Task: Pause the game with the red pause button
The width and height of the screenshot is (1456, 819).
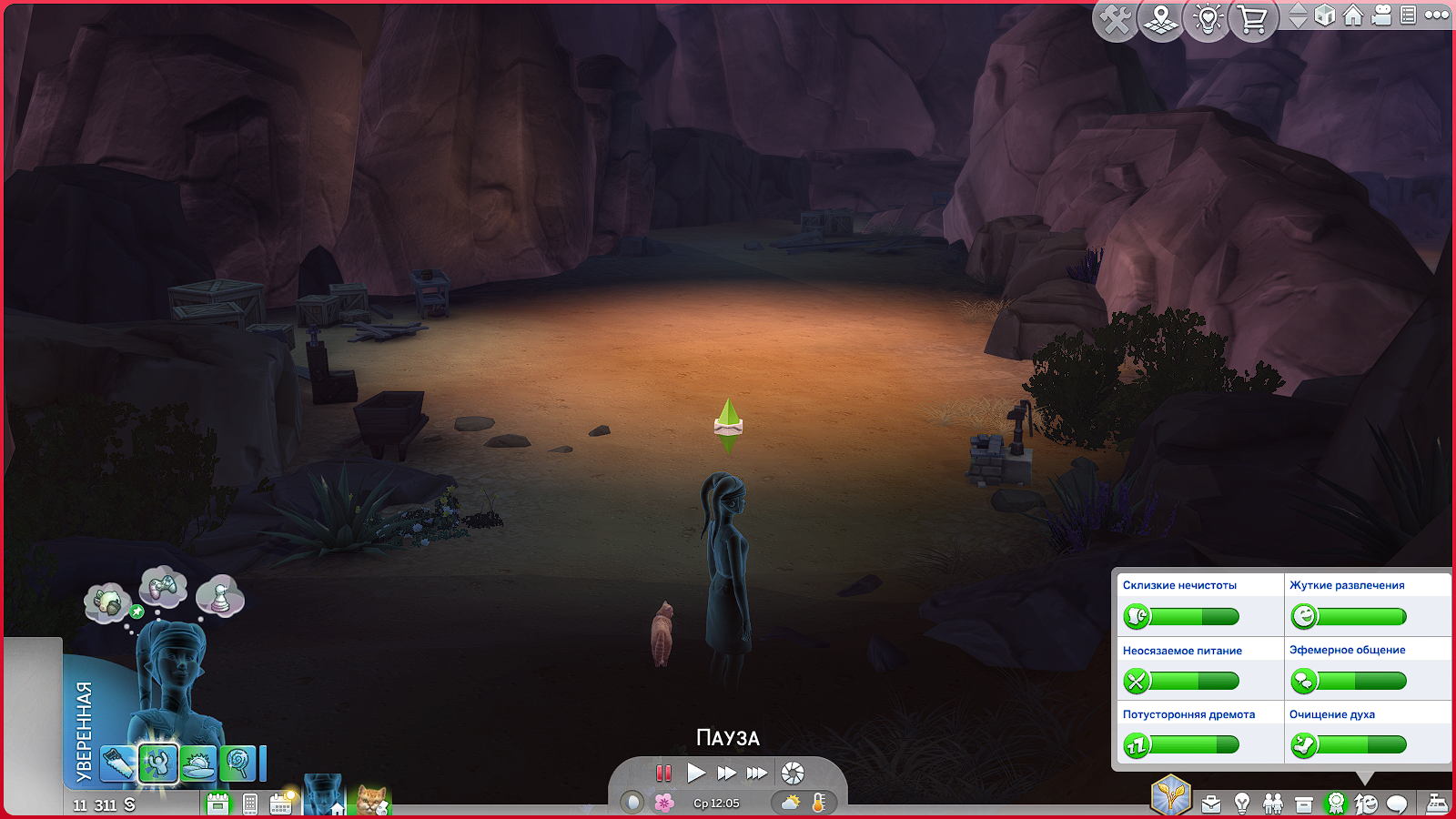Action: (663, 773)
